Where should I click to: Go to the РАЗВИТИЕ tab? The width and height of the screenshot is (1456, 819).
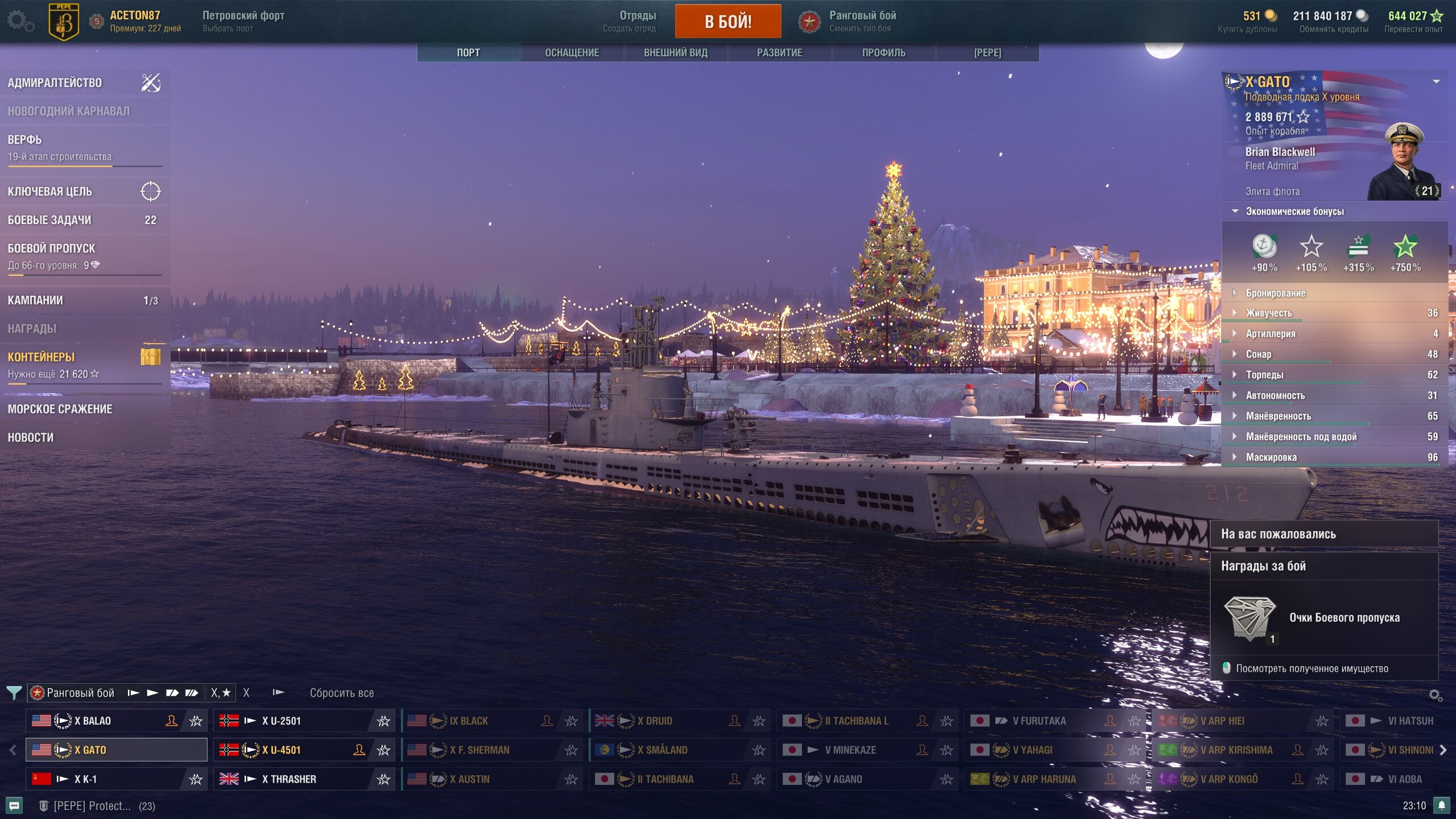(x=779, y=52)
